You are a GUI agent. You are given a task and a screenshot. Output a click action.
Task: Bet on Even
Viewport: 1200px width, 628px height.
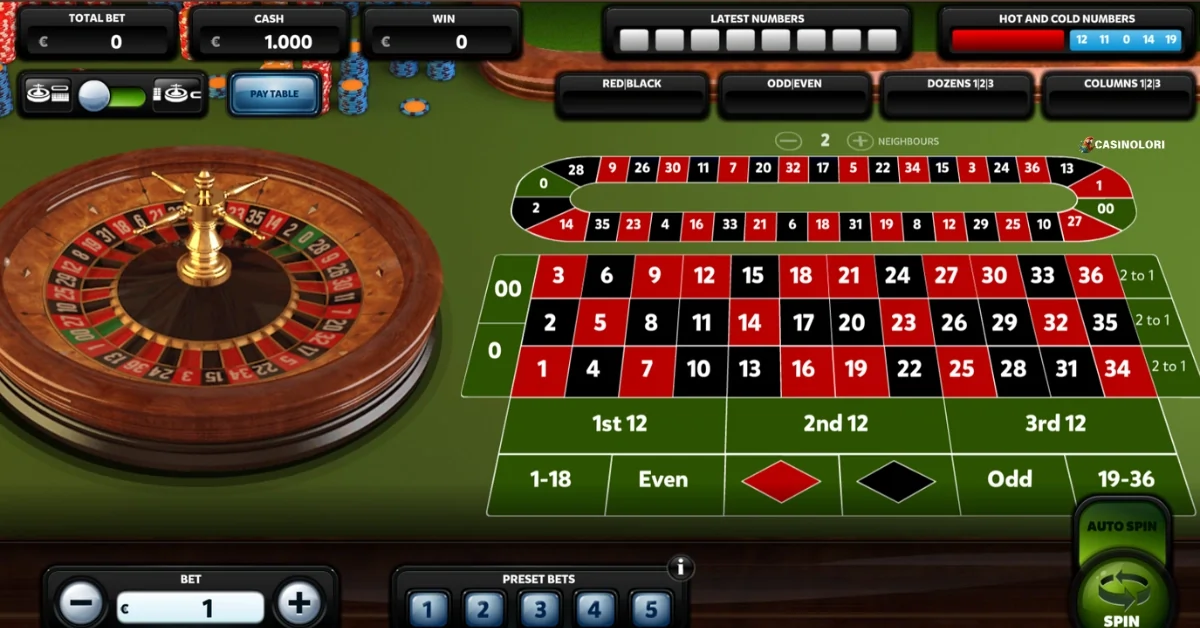click(x=663, y=480)
